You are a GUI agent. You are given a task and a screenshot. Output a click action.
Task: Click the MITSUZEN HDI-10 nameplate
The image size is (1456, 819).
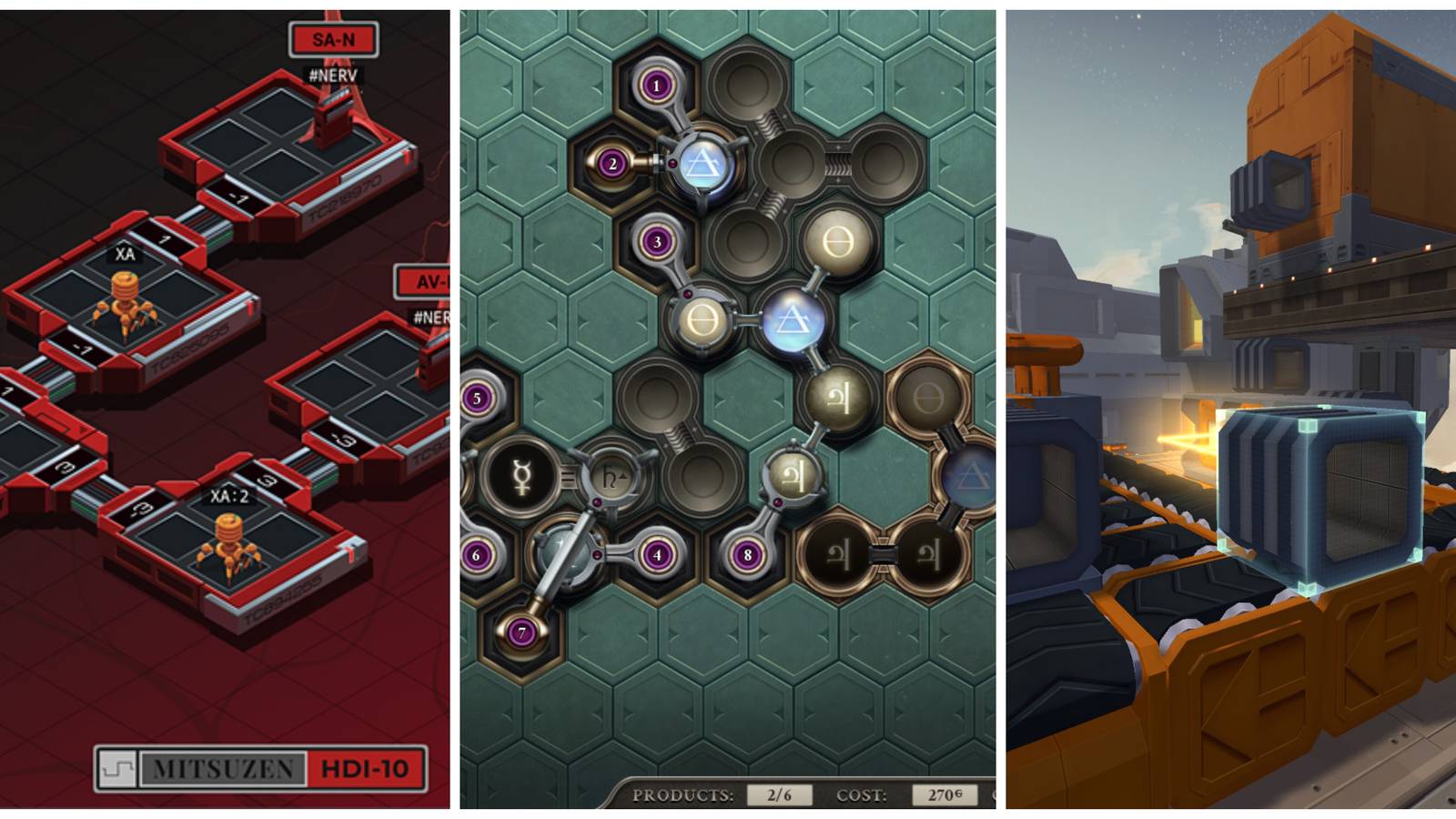point(262,769)
